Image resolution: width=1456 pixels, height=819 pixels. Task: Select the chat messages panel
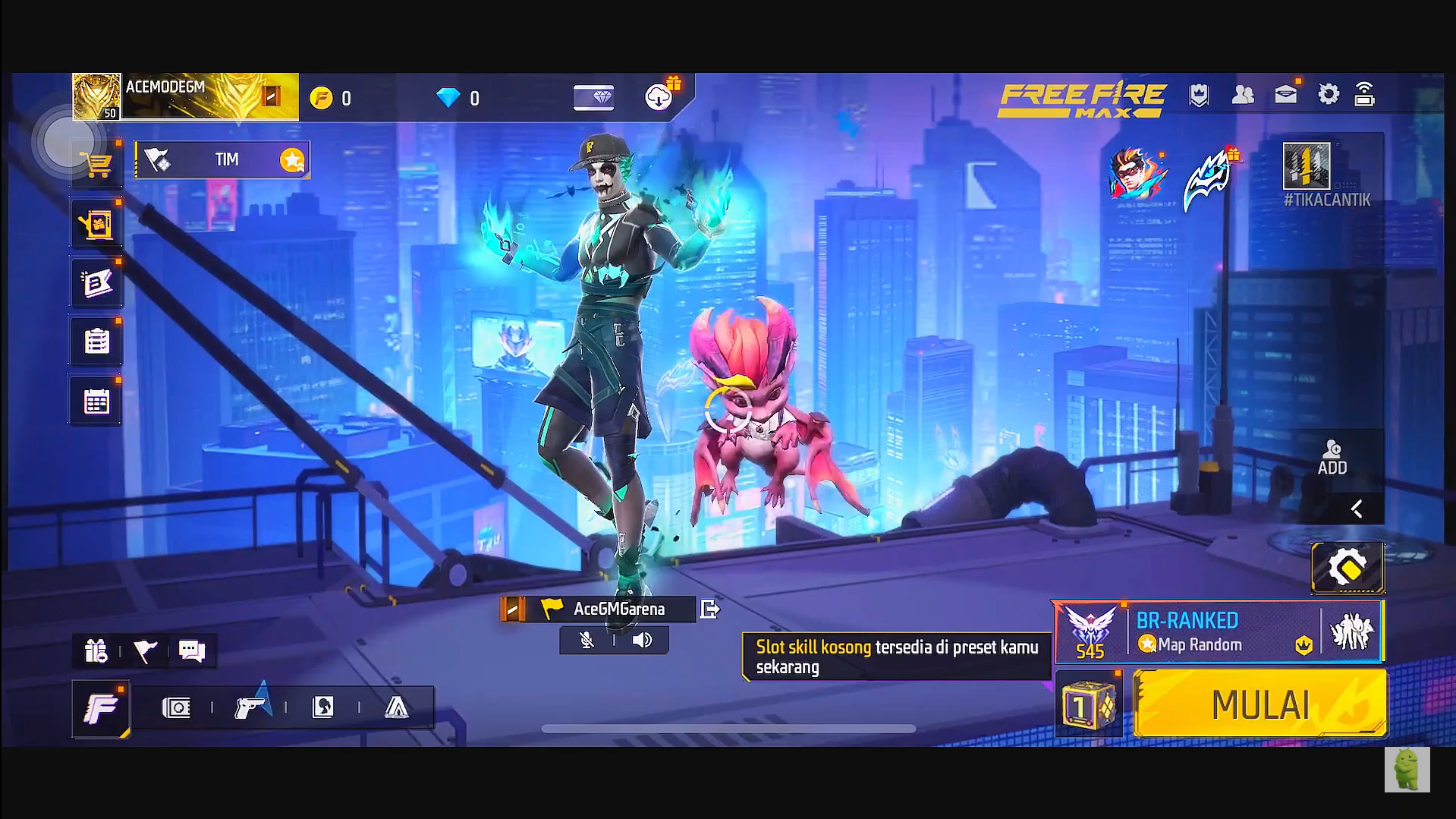[191, 650]
